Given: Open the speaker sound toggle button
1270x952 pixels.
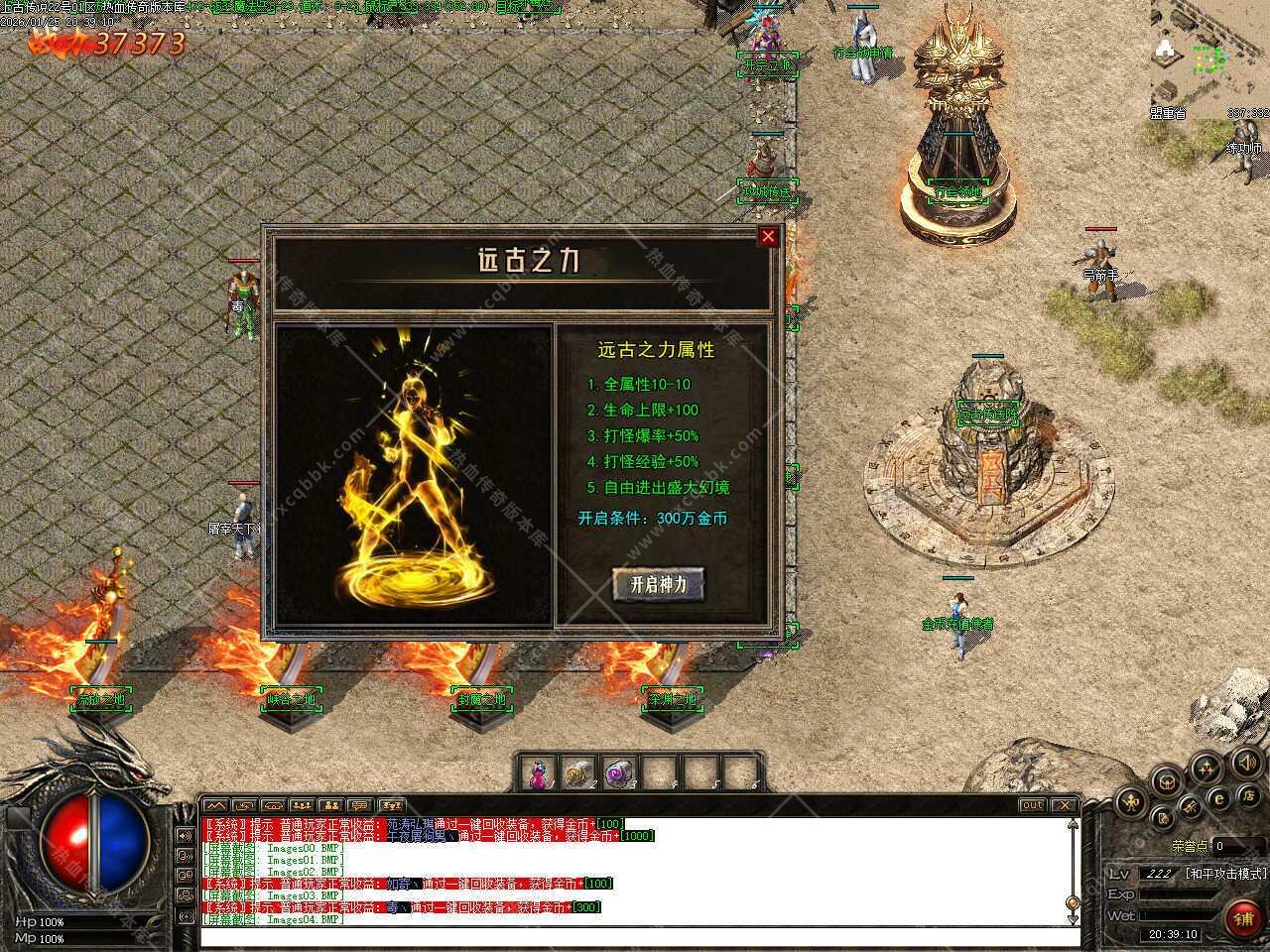Looking at the screenshot, I should tap(1247, 763).
